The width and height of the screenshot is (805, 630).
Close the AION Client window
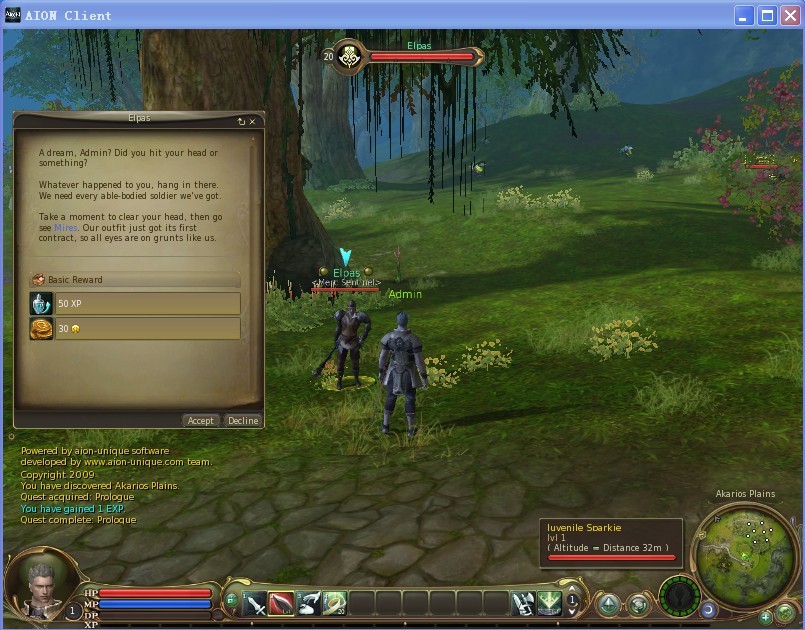[x=789, y=15]
